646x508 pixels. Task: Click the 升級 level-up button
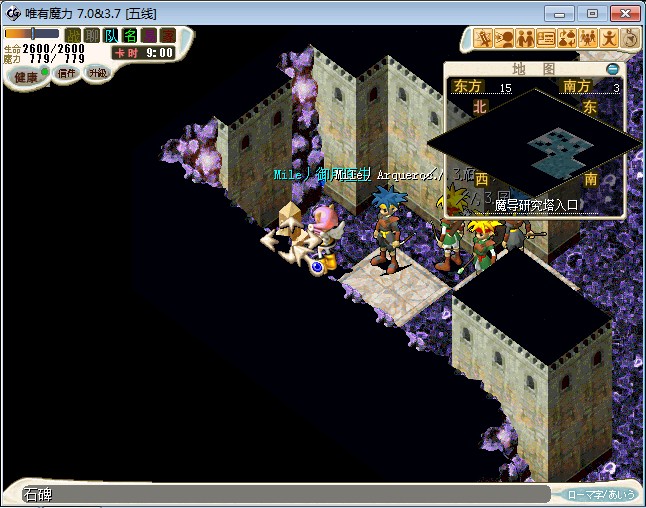tap(97, 73)
